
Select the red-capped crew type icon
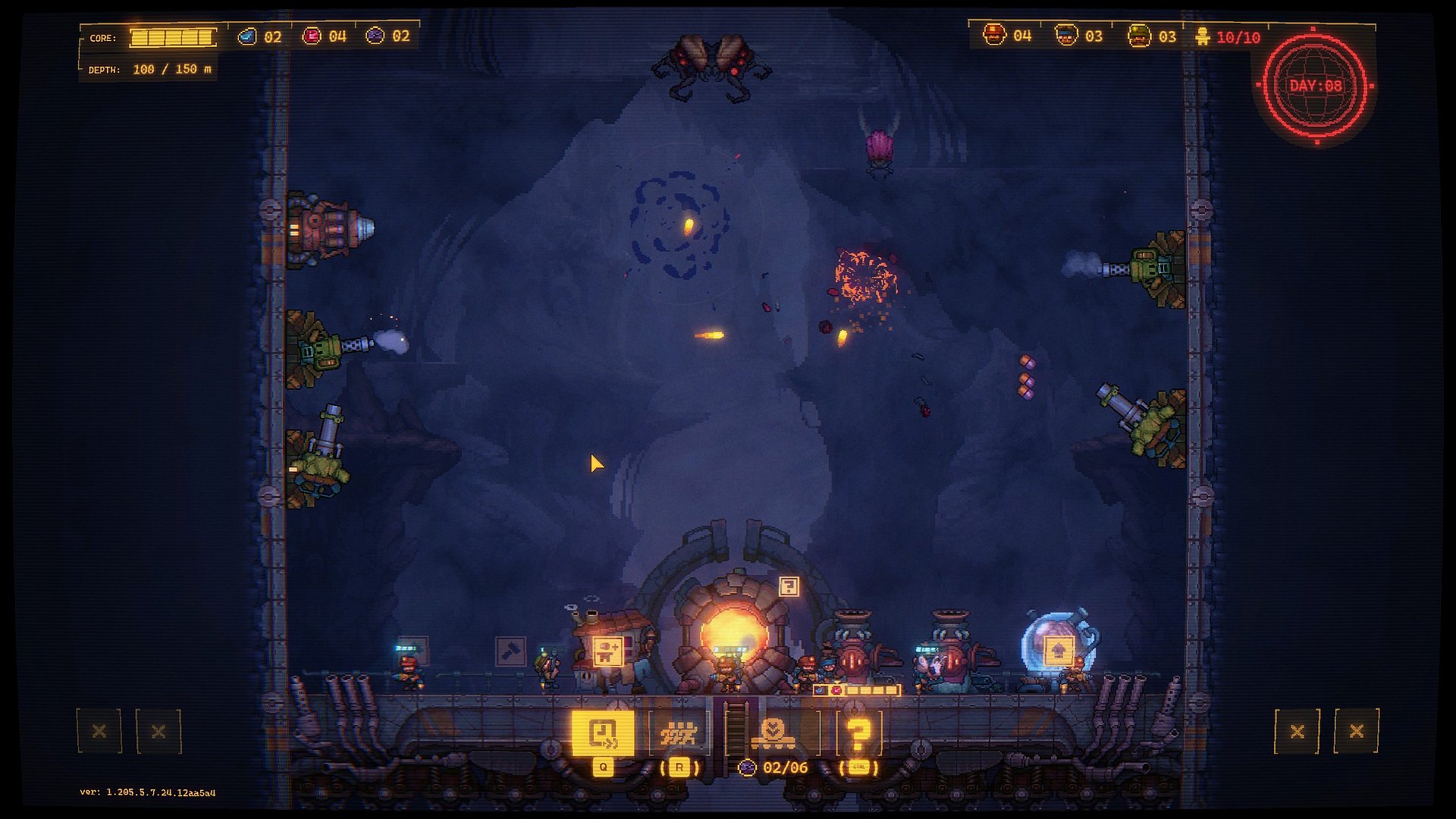pyautogui.click(x=994, y=35)
